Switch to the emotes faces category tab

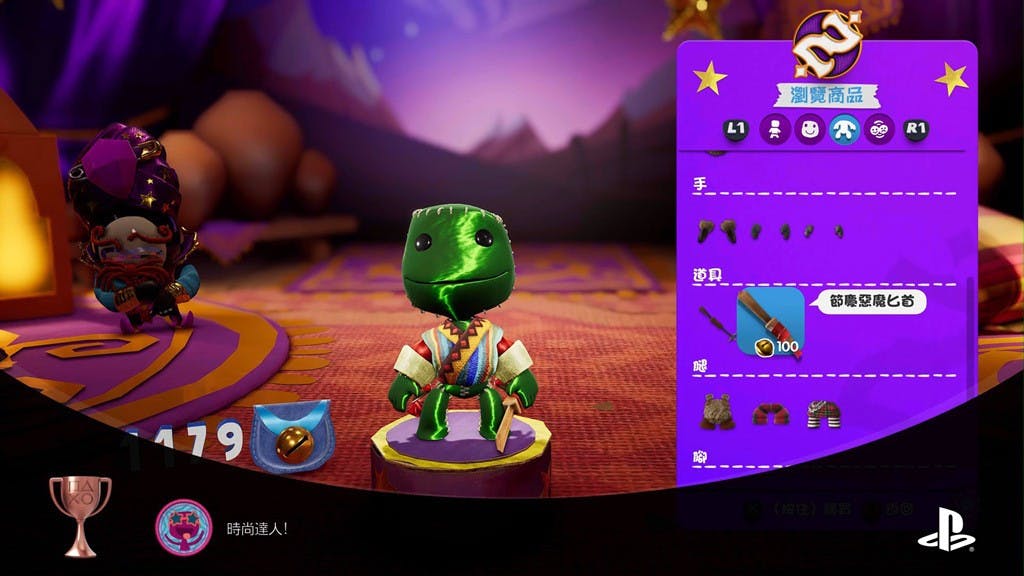pyautogui.click(x=879, y=129)
